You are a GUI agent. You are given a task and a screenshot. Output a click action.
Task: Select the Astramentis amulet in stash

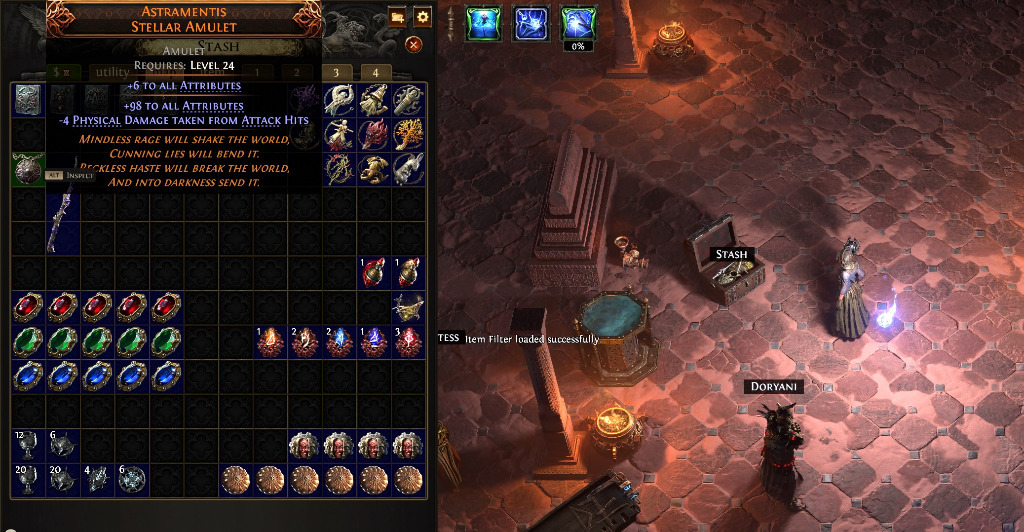coord(27,167)
